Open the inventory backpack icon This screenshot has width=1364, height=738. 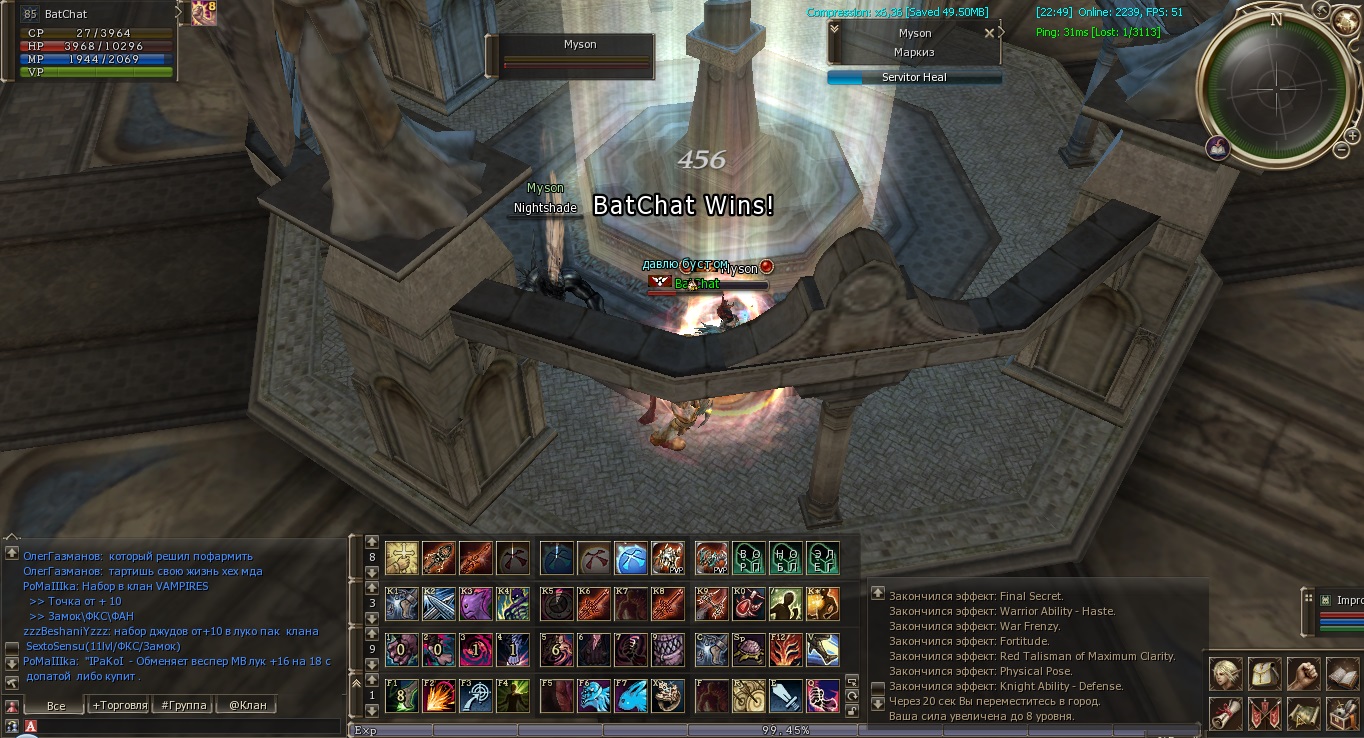[x=1265, y=676]
